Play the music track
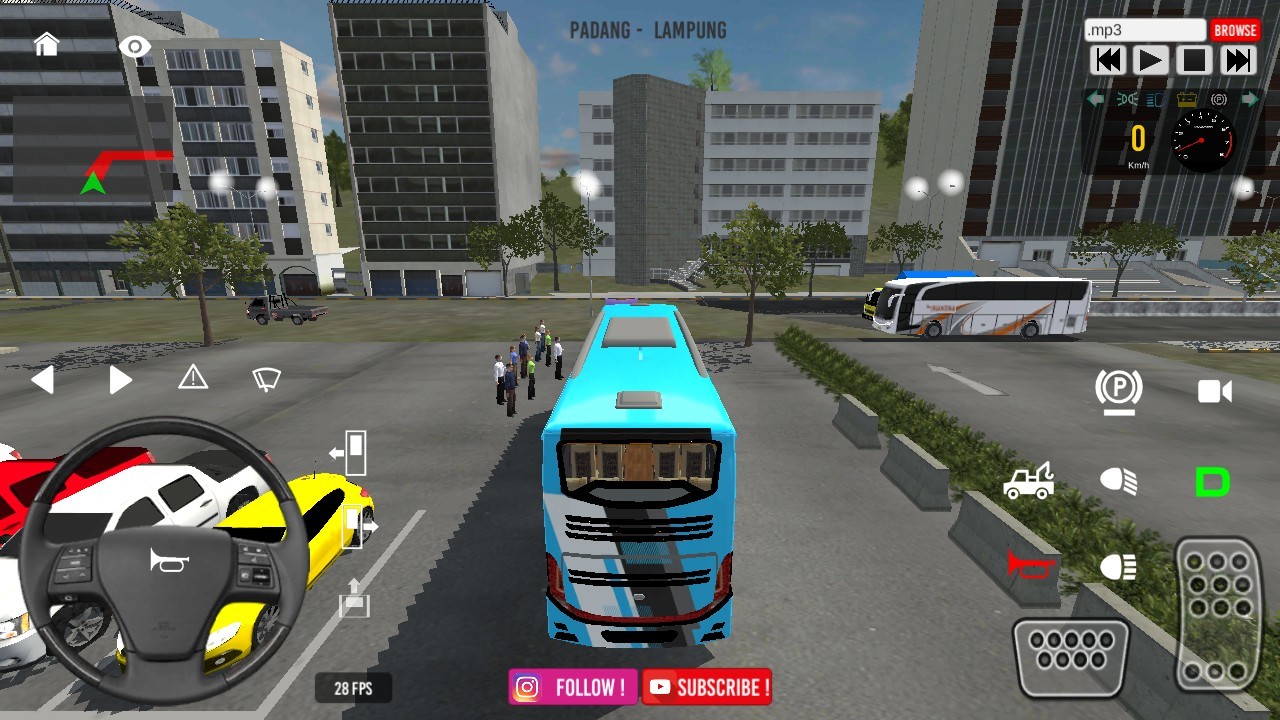Viewport: 1280px width, 720px height. (1151, 61)
